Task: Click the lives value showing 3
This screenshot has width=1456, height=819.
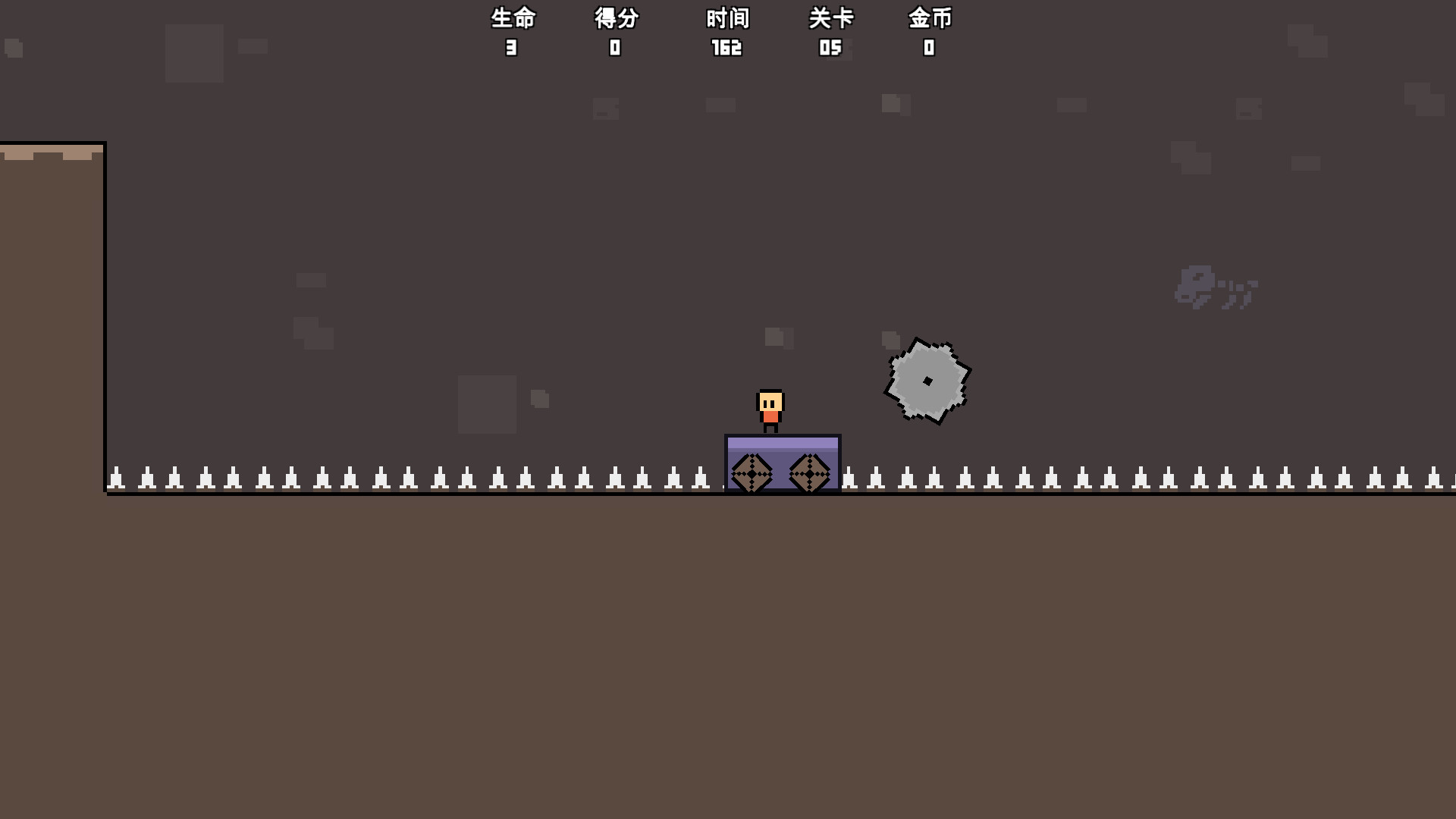Action: coord(512,48)
